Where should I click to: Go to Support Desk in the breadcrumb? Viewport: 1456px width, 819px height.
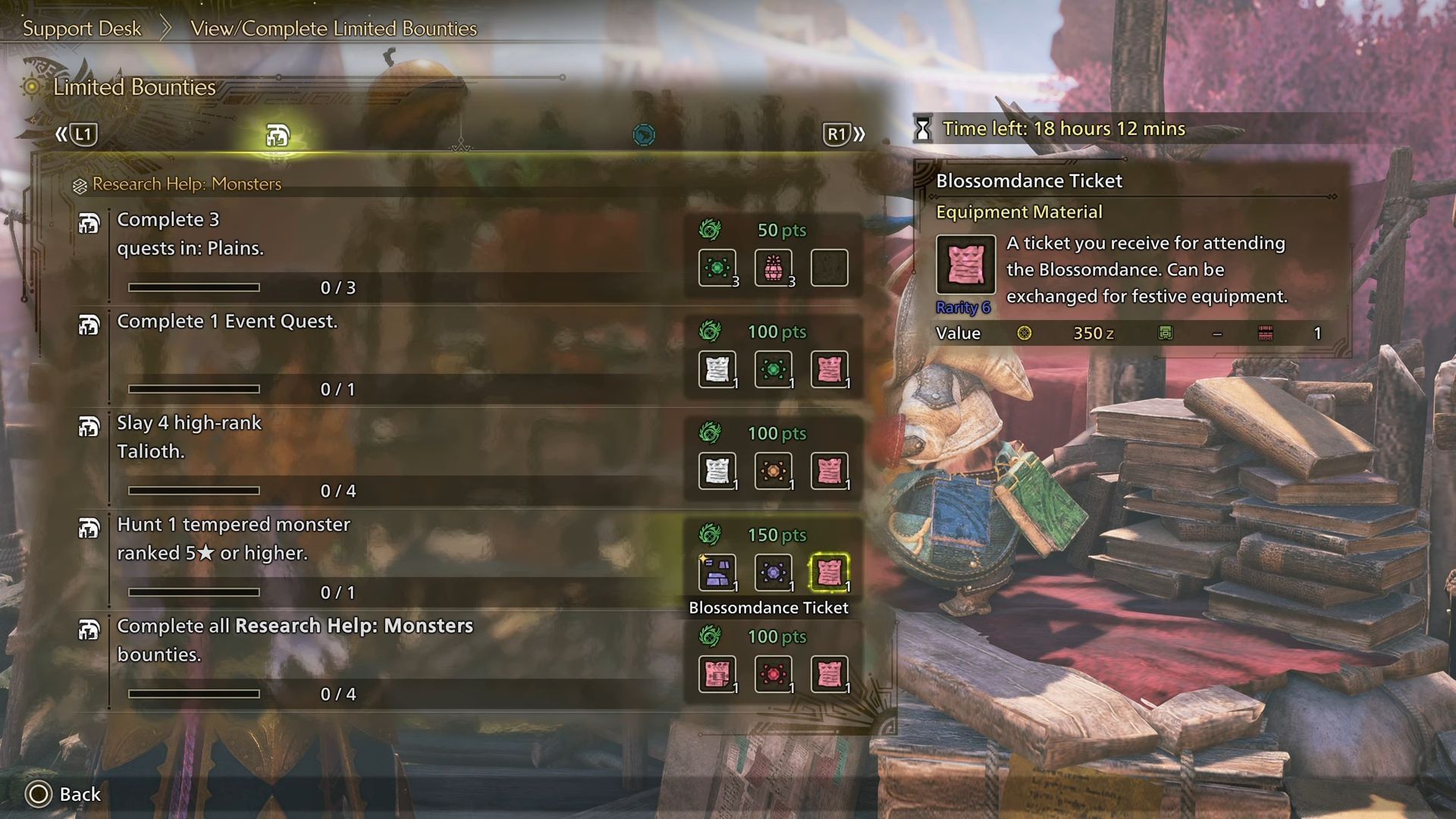(x=82, y=29)
